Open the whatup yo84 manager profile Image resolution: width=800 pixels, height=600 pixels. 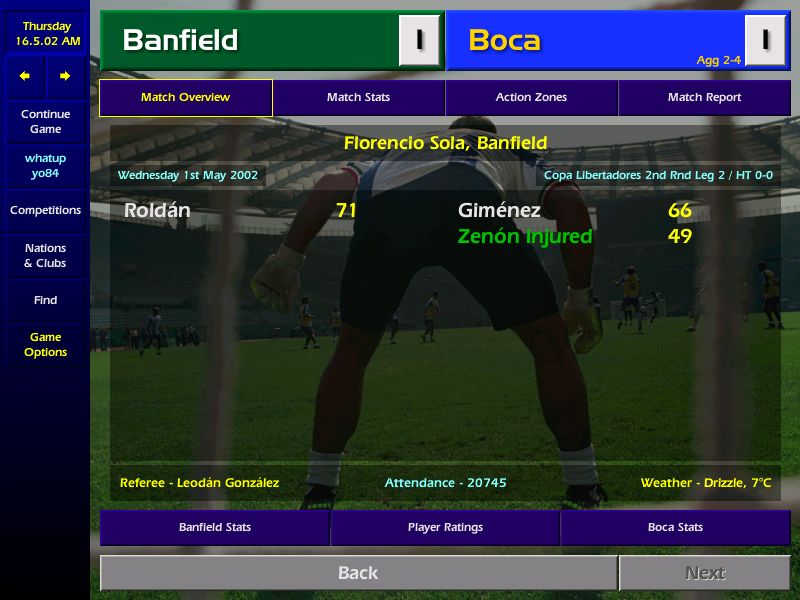[45, 165]
